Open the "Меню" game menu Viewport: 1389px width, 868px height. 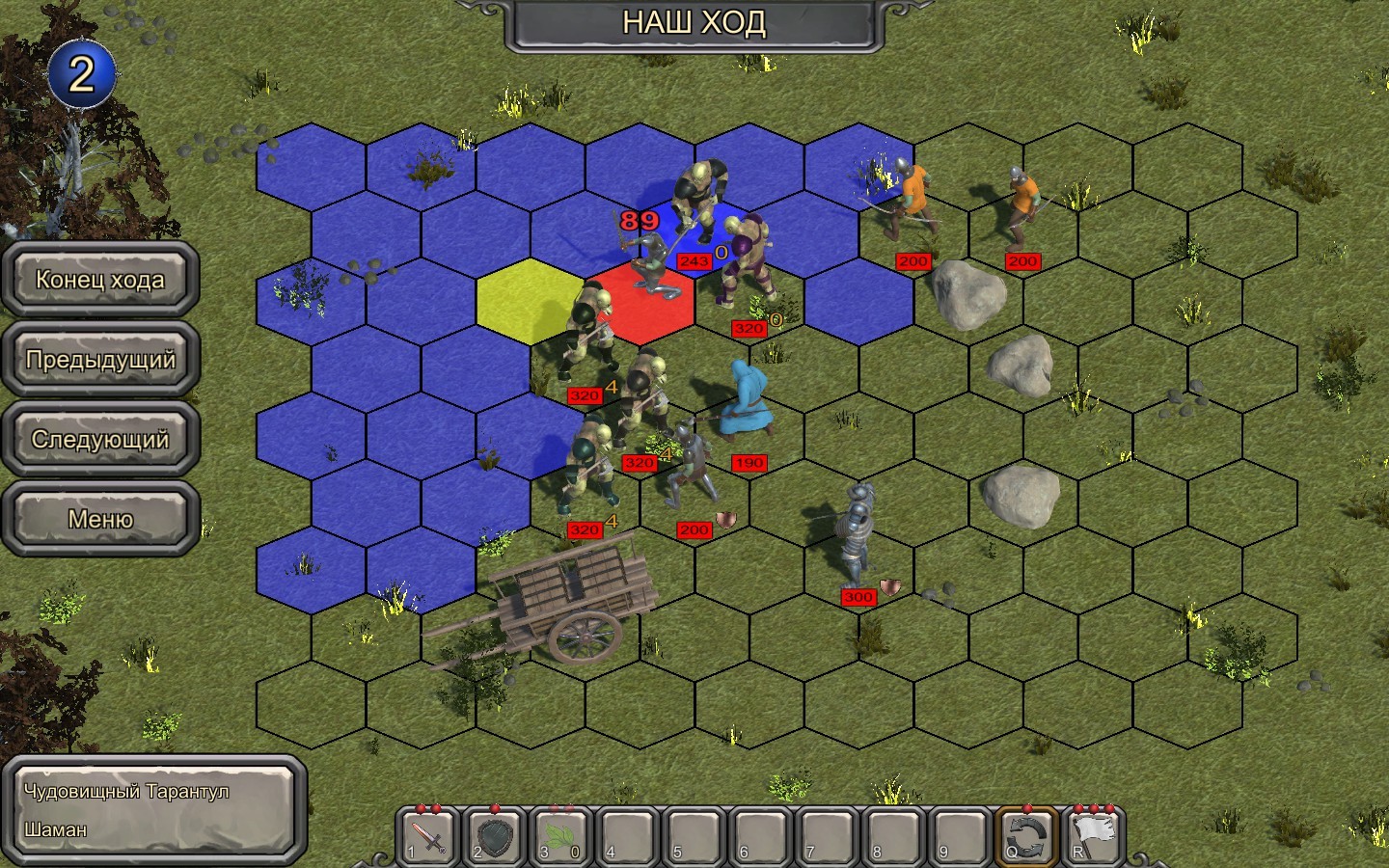[x=100, y=519]
